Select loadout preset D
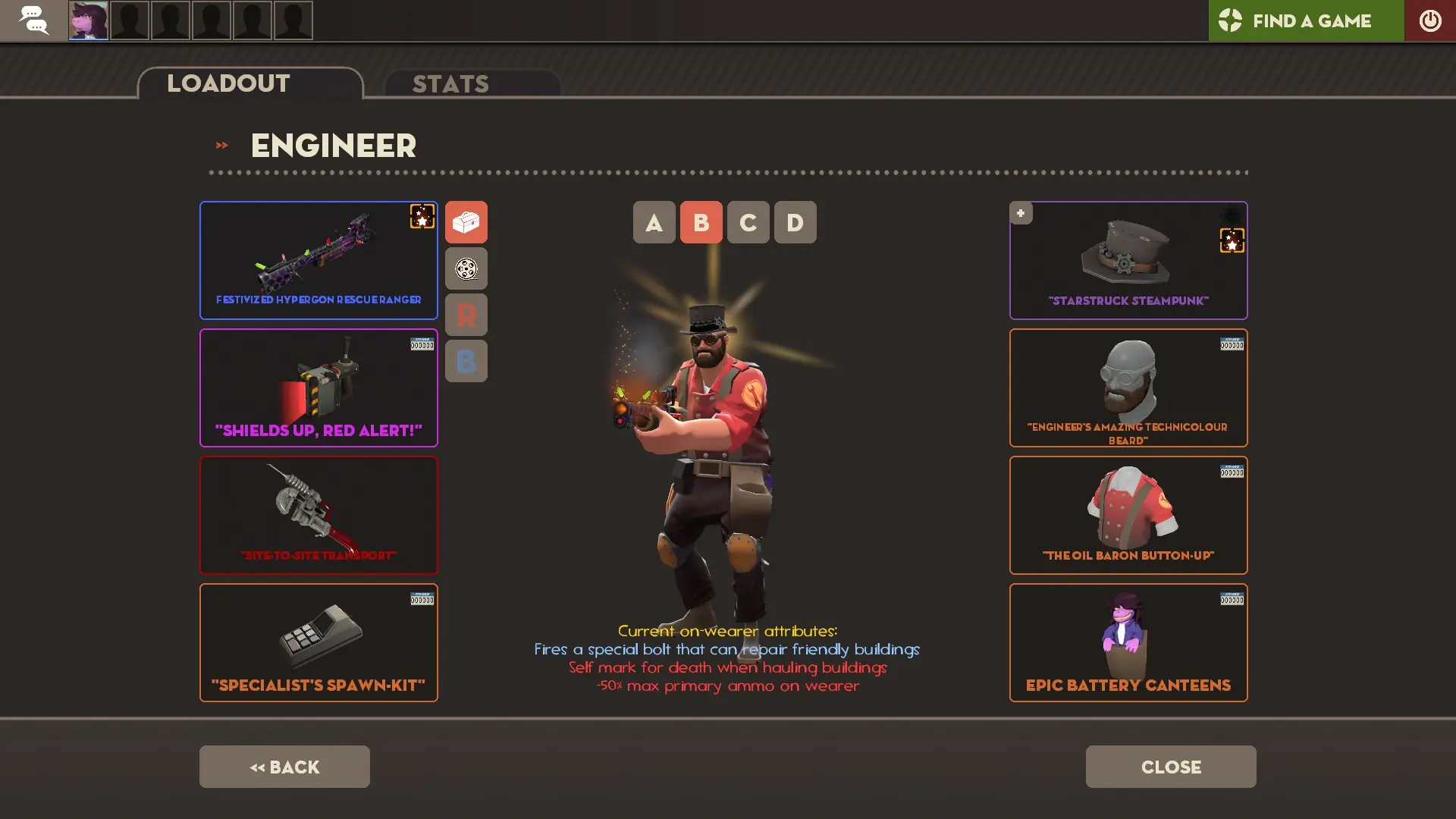Image resolution: width=1456 pixels, height=819 pixels. click(x=795, y=222)
